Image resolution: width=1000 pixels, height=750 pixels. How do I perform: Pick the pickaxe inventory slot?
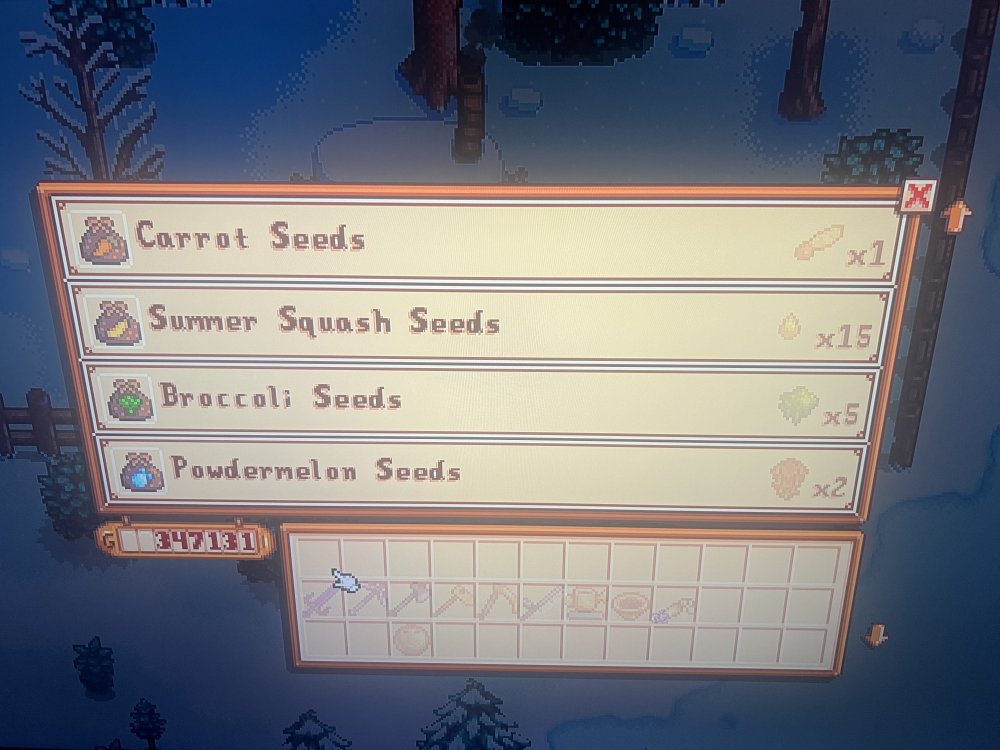364,603
